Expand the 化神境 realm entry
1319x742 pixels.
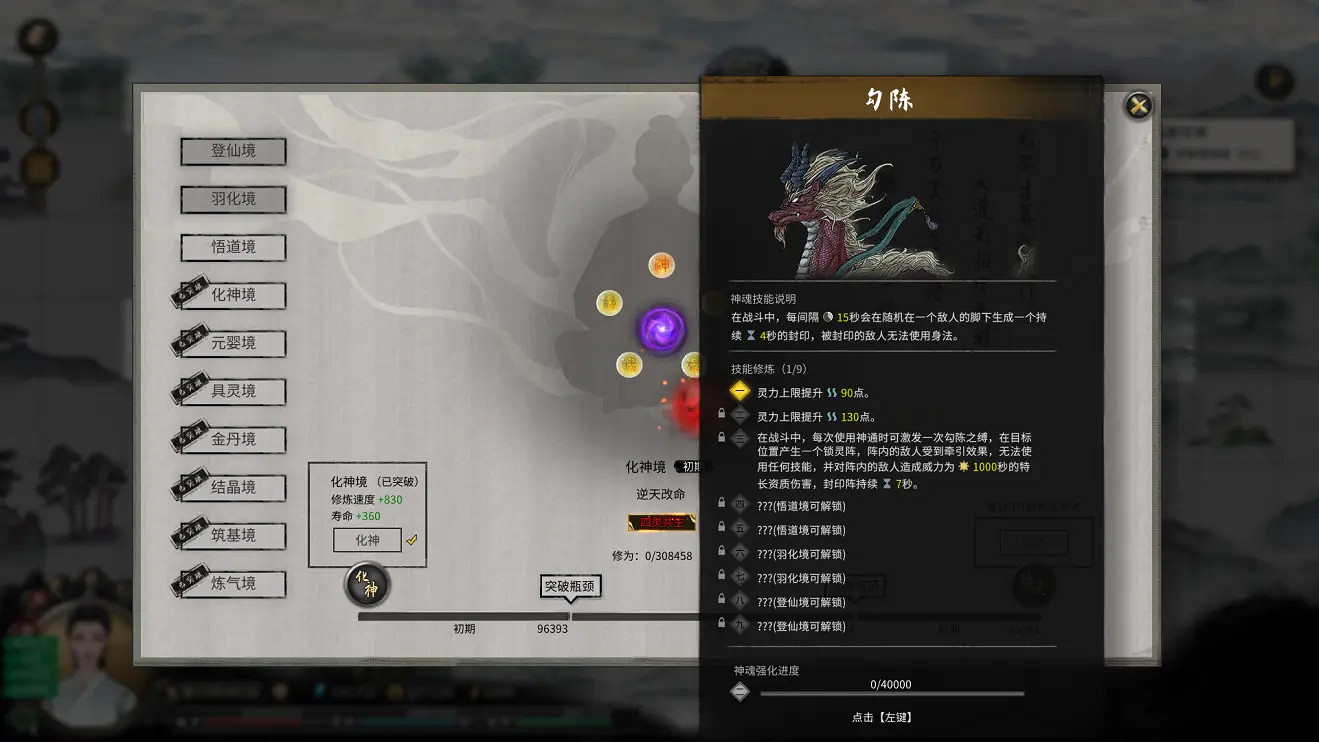point(232,295)
